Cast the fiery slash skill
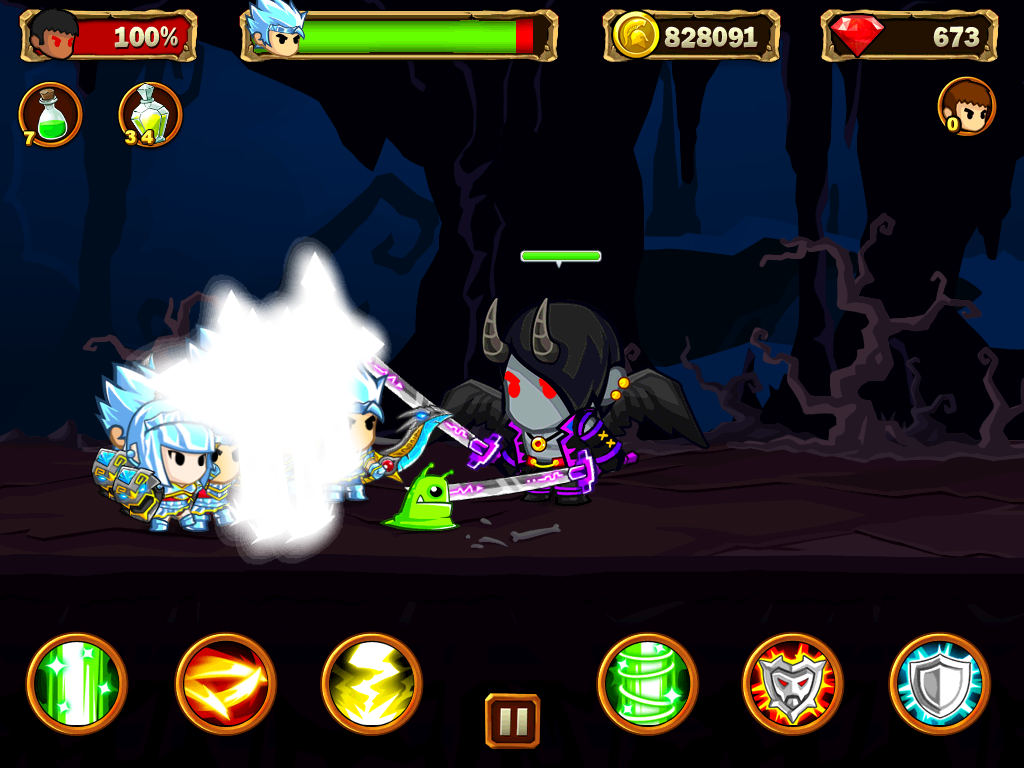Viewport: 1024px width, 768px height. point(225,684)
